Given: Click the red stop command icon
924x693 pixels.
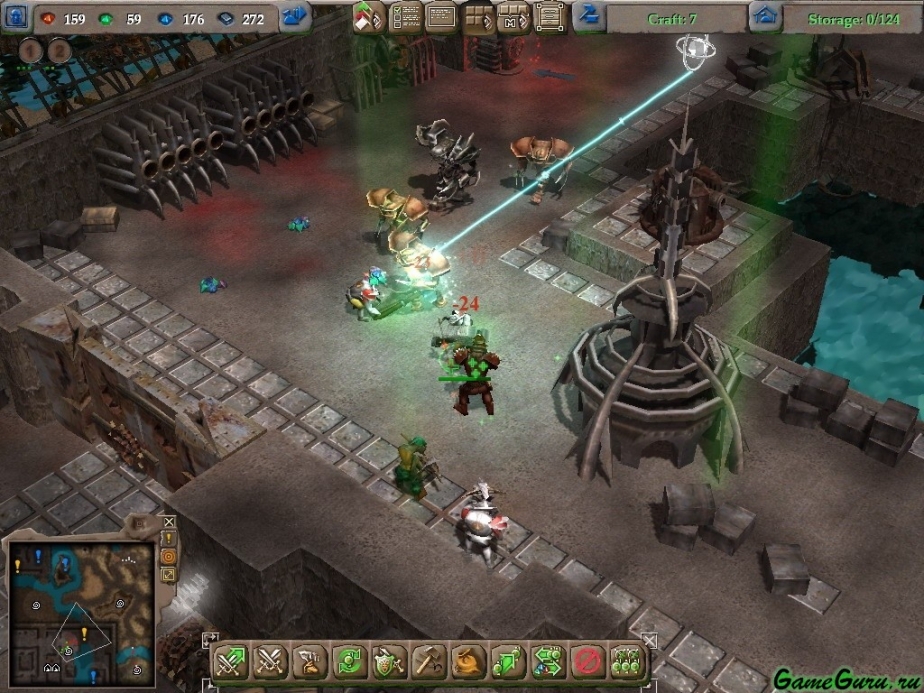Looking at the screenshot, I should point(587,660).
